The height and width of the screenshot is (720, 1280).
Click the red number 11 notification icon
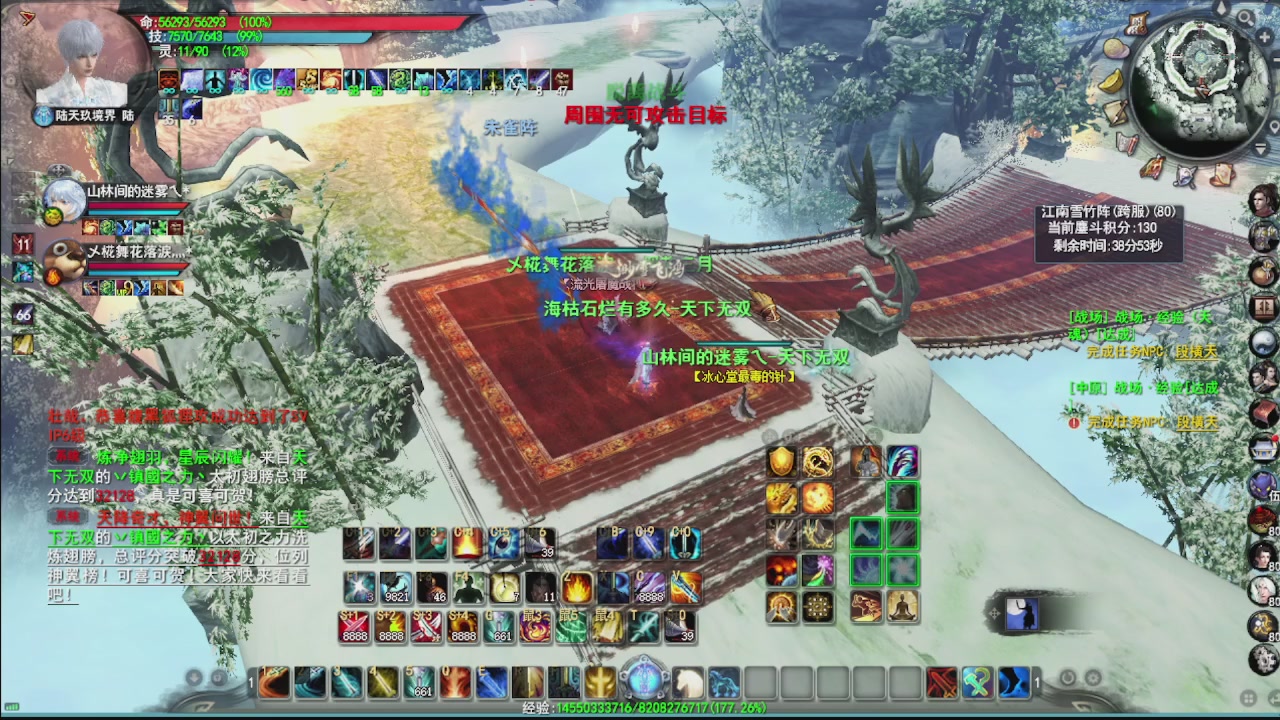coord(23,243)
